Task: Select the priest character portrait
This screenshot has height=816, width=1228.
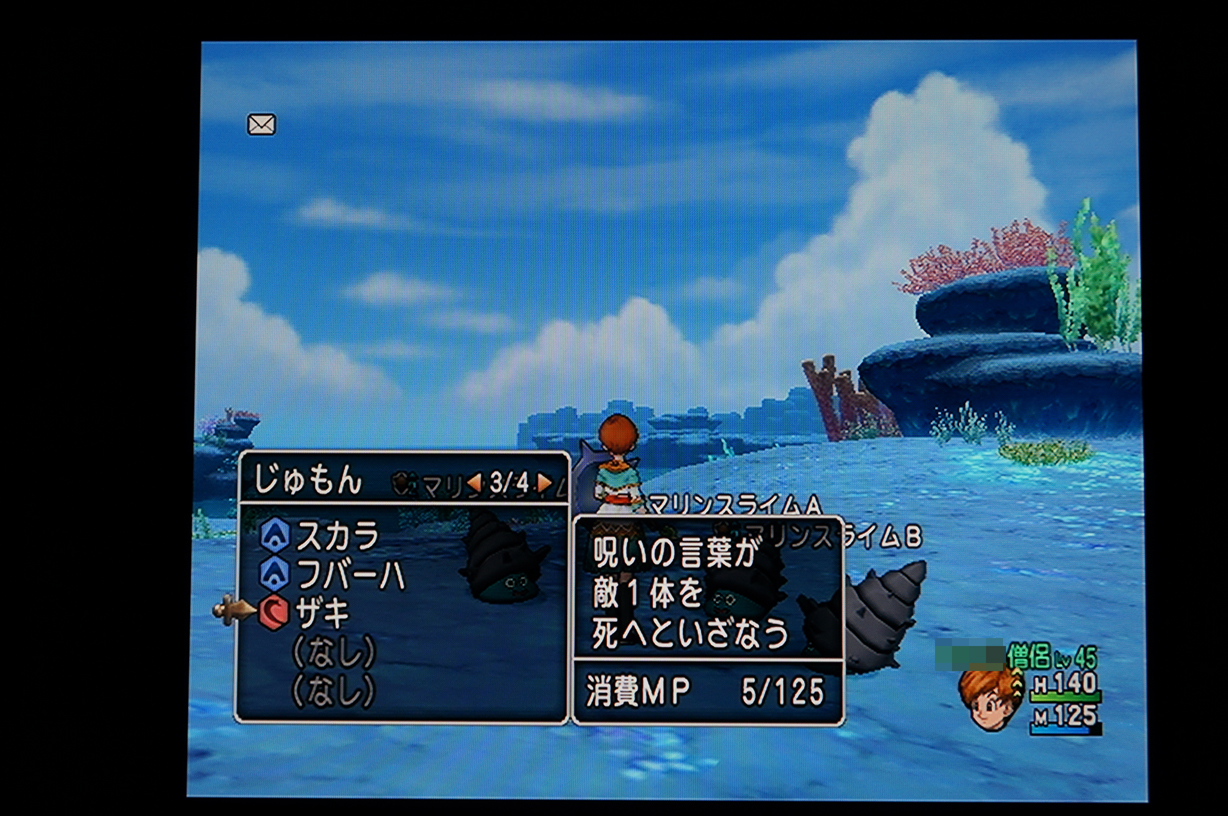Action: point(987,696)
